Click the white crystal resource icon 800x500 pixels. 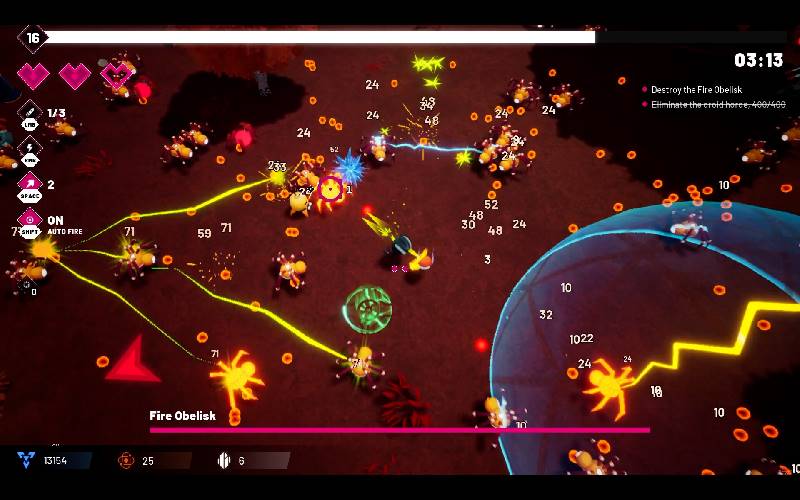point(224,460)
